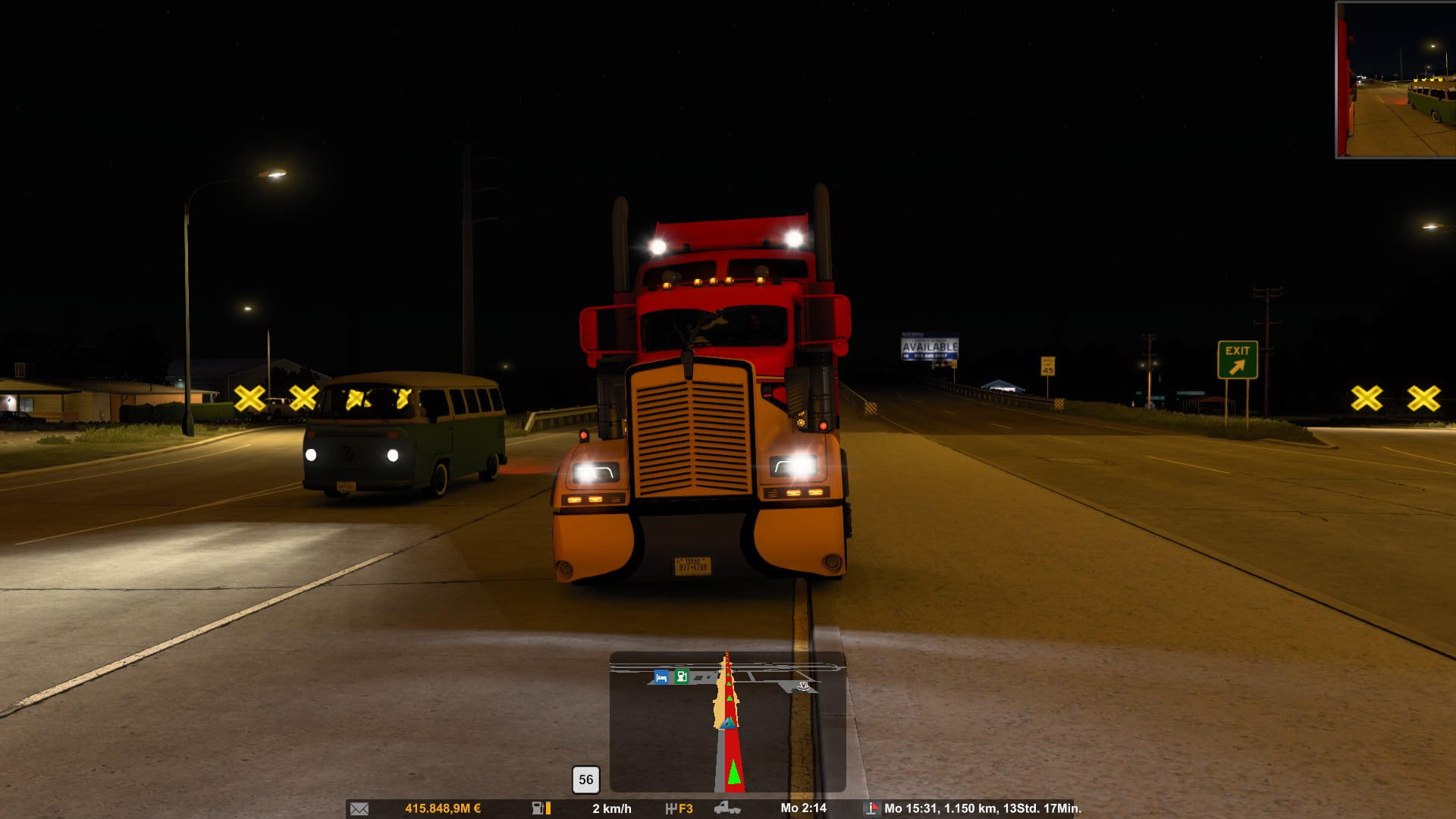The height and width of the screenshot is (819, 1456).
Task: Click the rear-view mirror display
Action: (1395, 80)
